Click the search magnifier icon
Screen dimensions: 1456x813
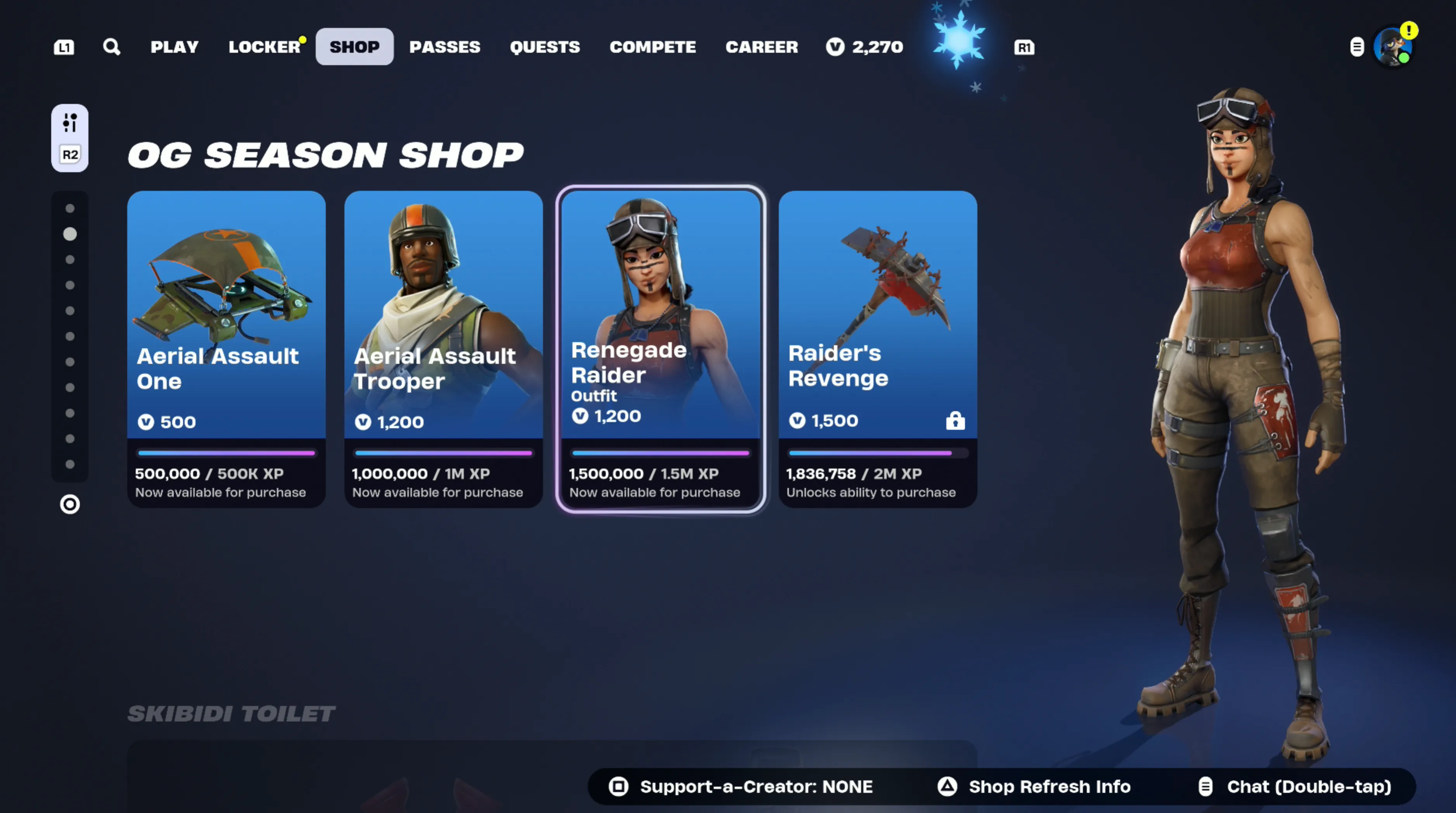(x=111, y=47)
